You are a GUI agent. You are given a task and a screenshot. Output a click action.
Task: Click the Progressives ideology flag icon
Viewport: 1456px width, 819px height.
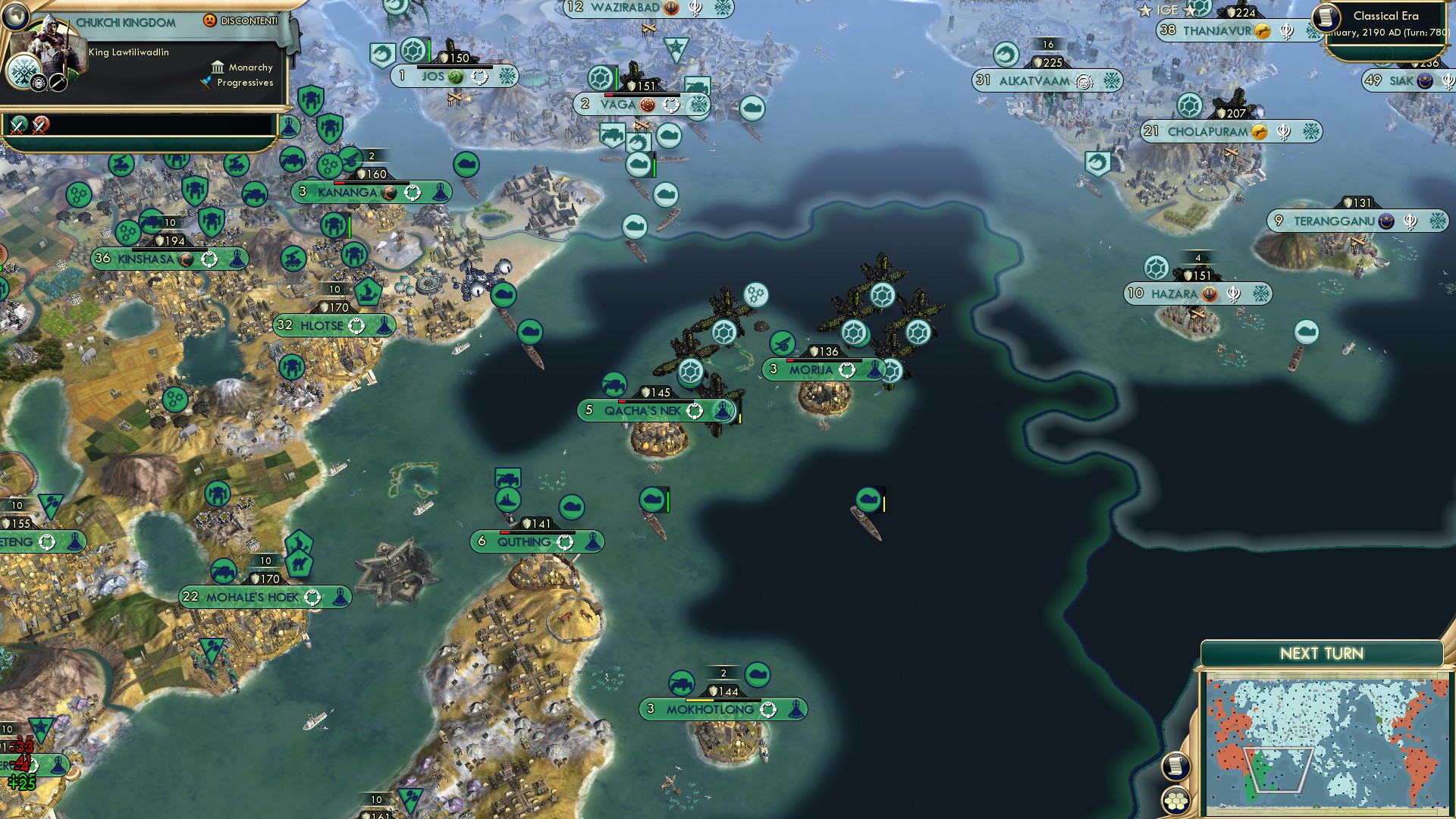coord(206,82)
